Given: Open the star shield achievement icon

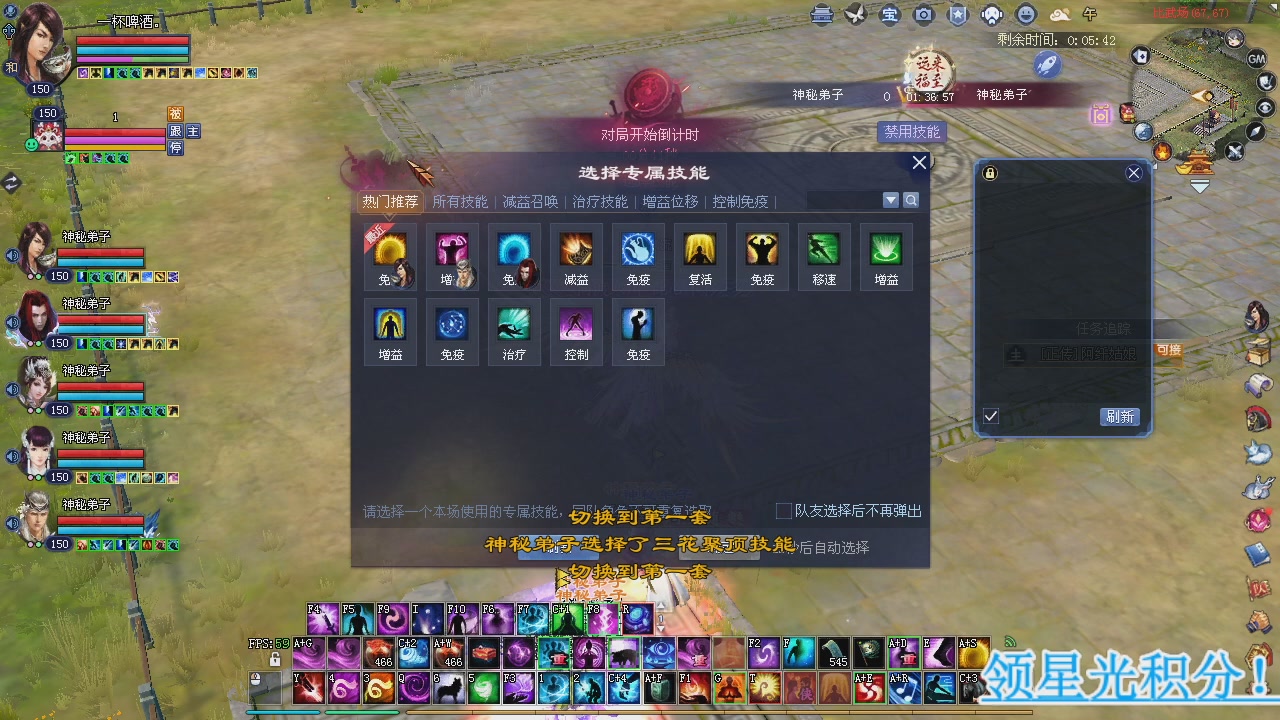Looking at the screenshot, I should tap(958, 15).
